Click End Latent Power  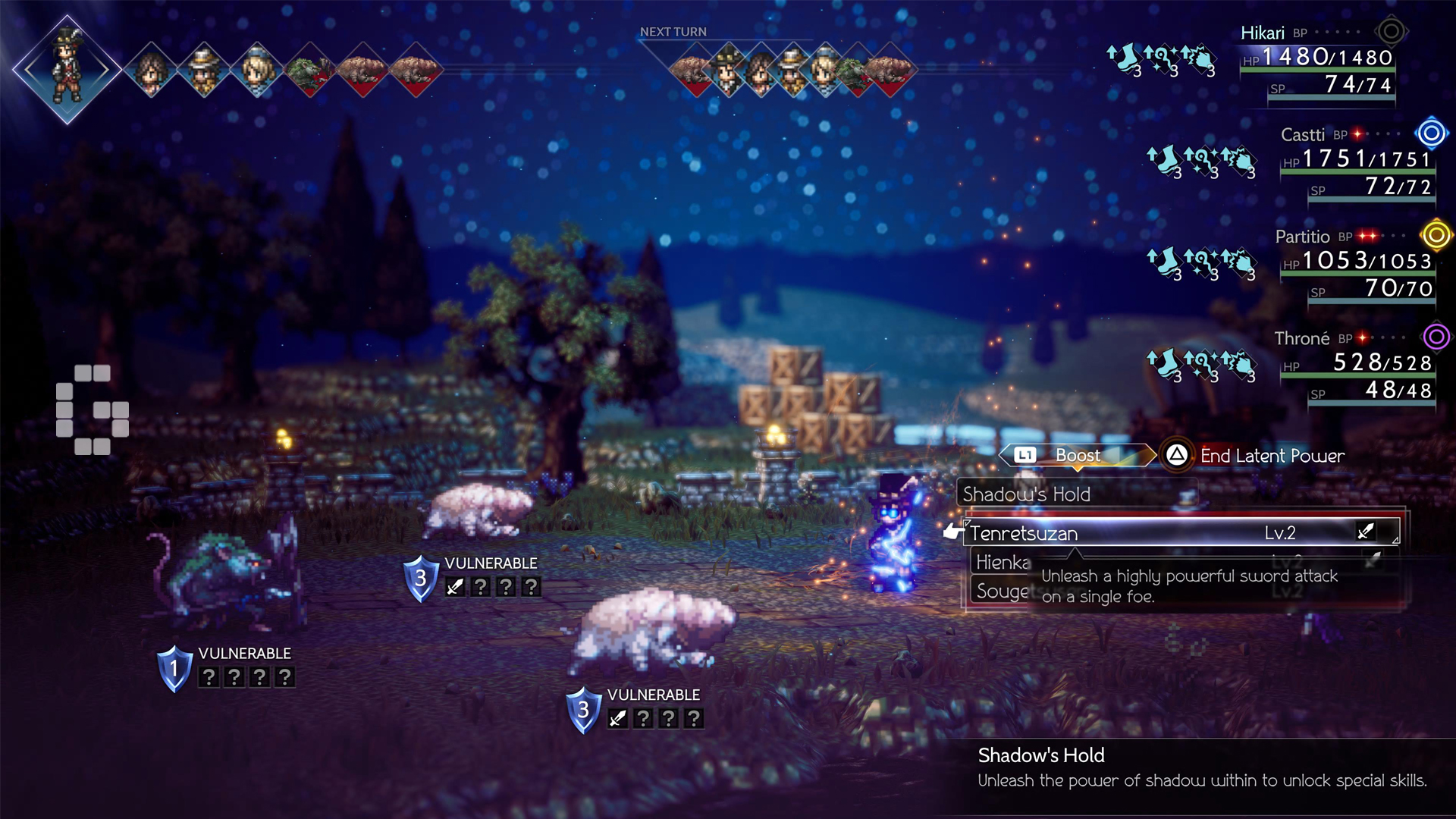tap(1271, 457)
